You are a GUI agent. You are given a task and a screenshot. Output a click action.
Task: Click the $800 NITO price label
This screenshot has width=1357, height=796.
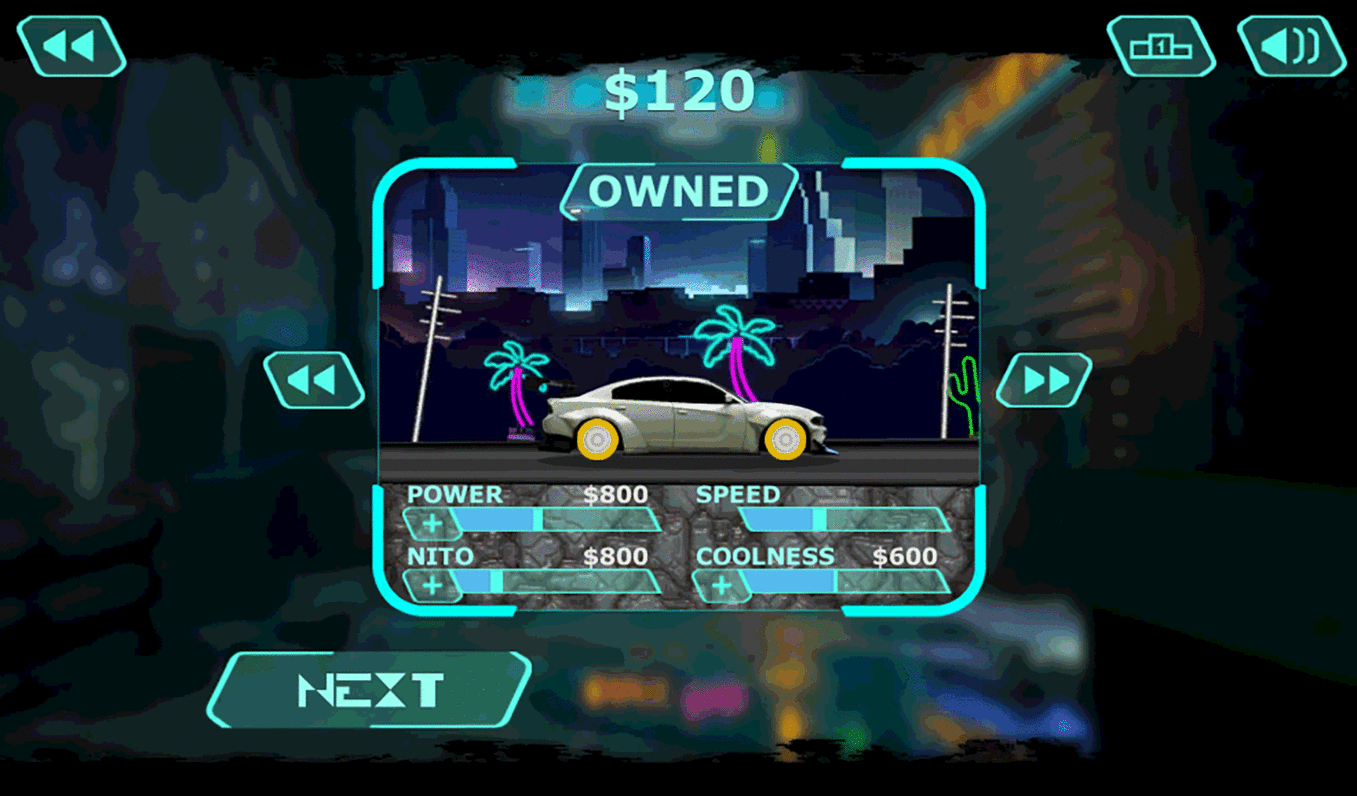(x=618, y=556)
